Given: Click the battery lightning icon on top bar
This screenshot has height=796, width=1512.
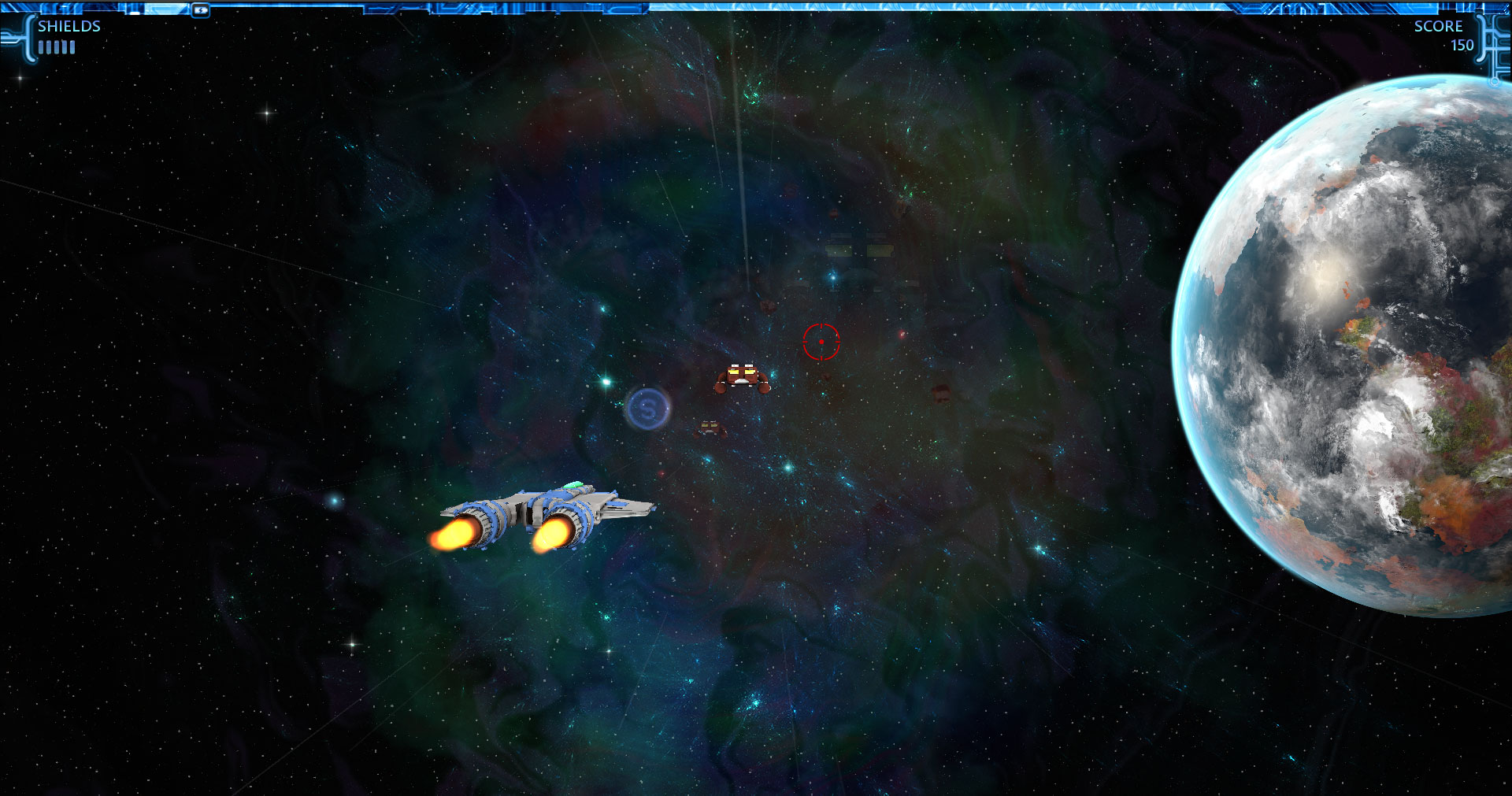Looking at the screenshot, I should (x=201, y=10).
